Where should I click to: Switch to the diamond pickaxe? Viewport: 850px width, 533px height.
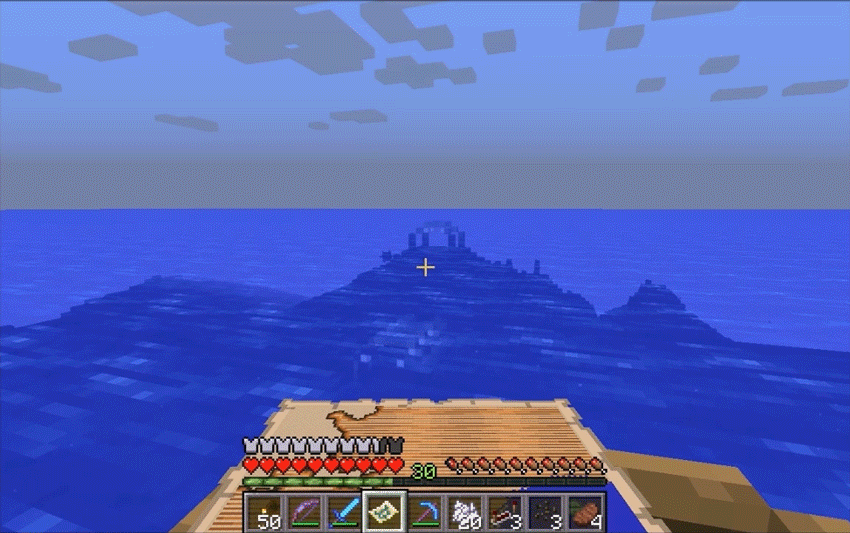tap(424, 511)
